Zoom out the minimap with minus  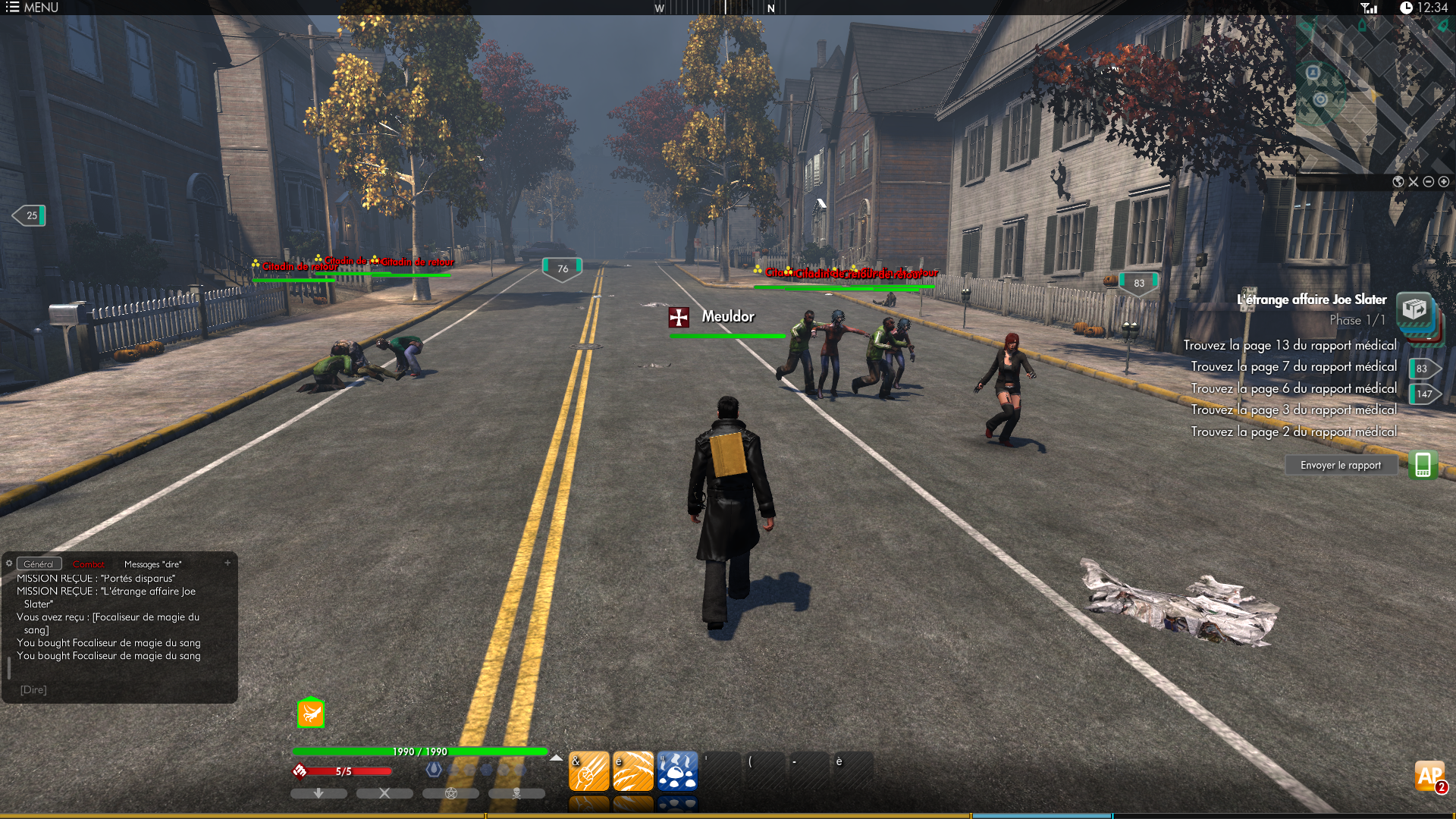[1429, 182]
